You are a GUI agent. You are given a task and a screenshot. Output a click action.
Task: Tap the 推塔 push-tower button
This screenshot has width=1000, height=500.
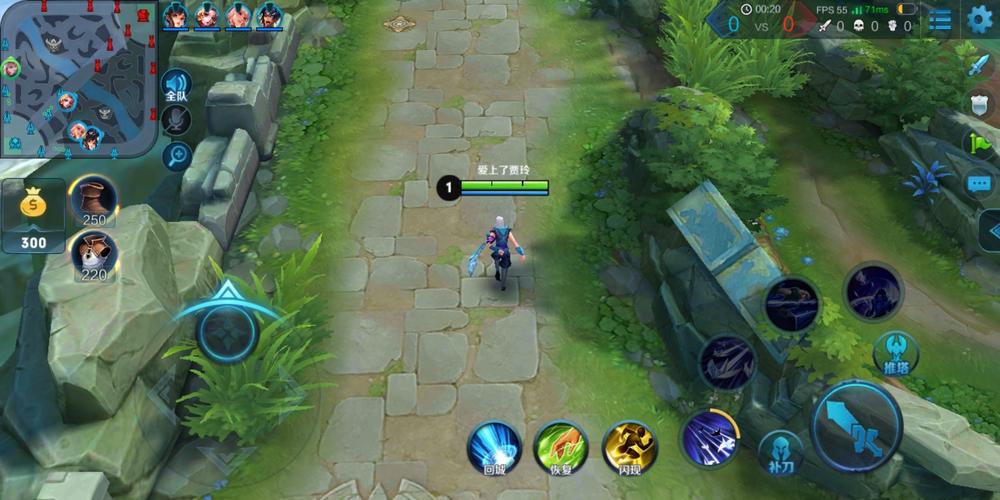(895, 353)
